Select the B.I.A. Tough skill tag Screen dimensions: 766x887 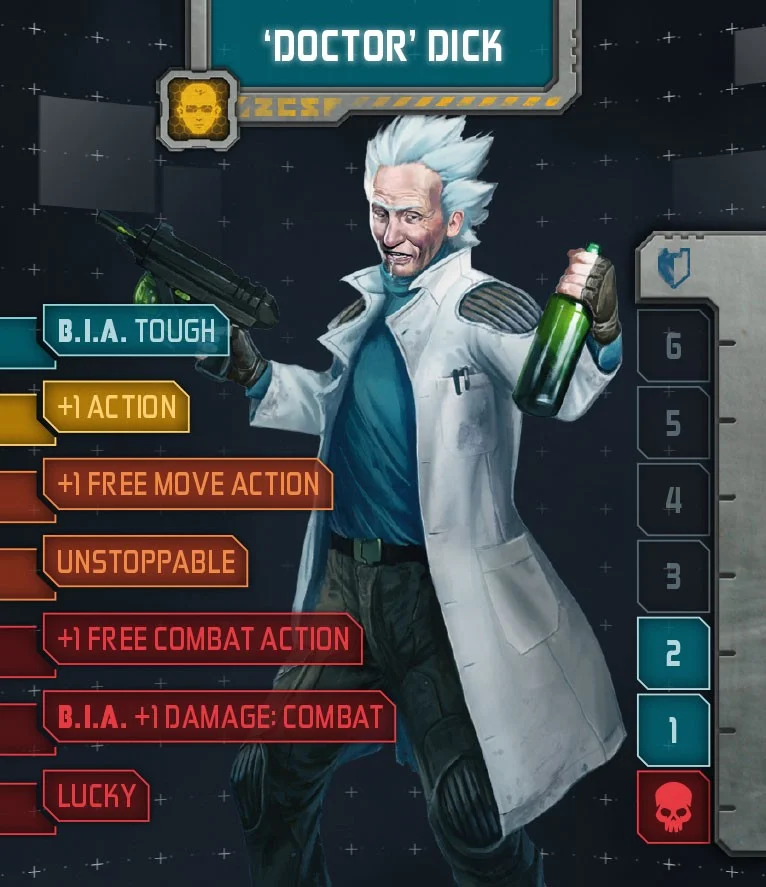click(135, 331)
